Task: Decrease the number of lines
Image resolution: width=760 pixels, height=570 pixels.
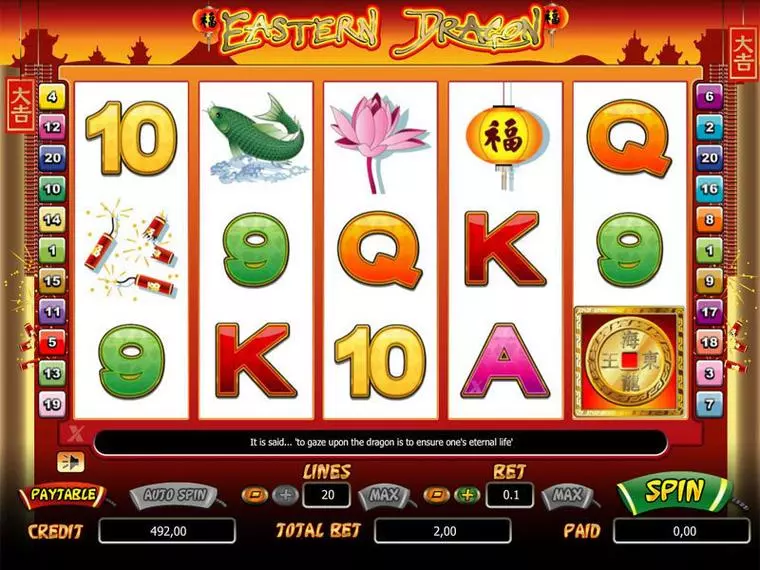Action: pyautogui.click(x=255, y=495)
